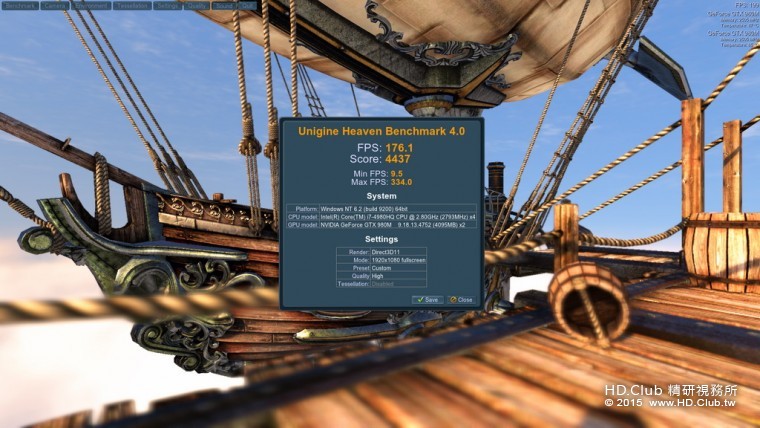Quit the benchmark via Quit button
This screenshot has width=760, height=428.
(x=246, y=5)
